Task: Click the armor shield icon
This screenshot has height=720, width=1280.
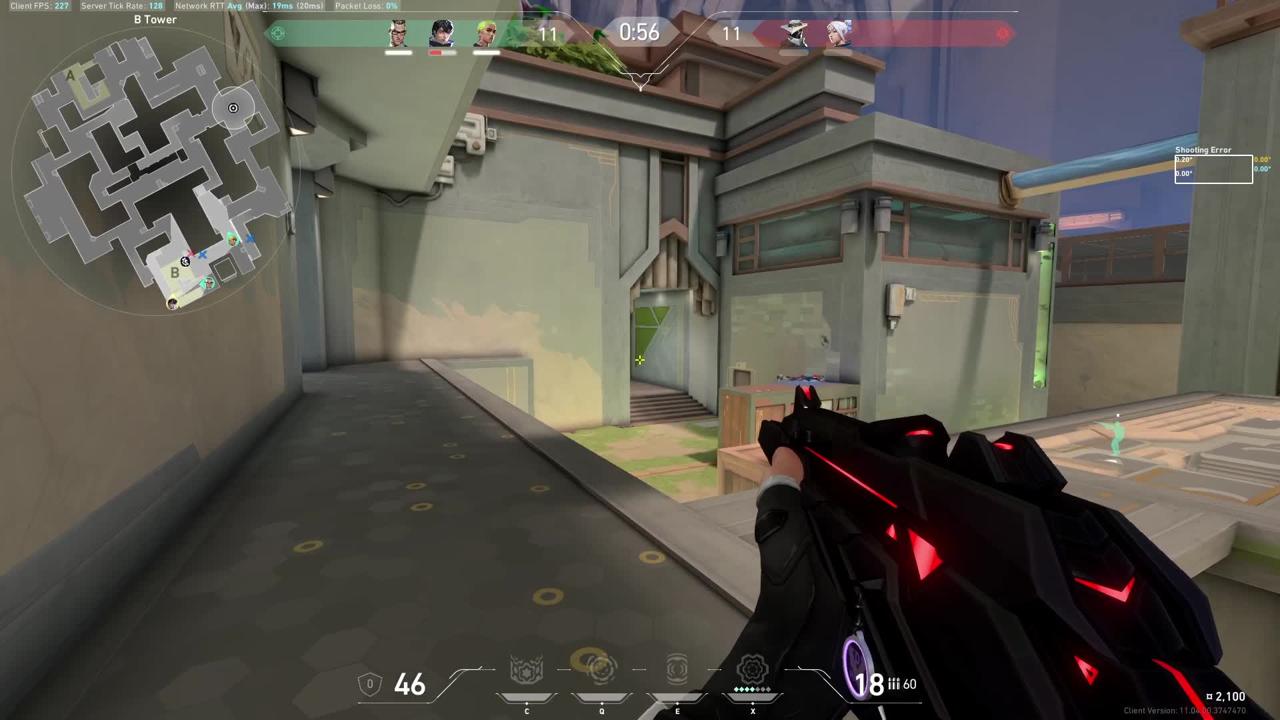Action: (x=370, y=684)
